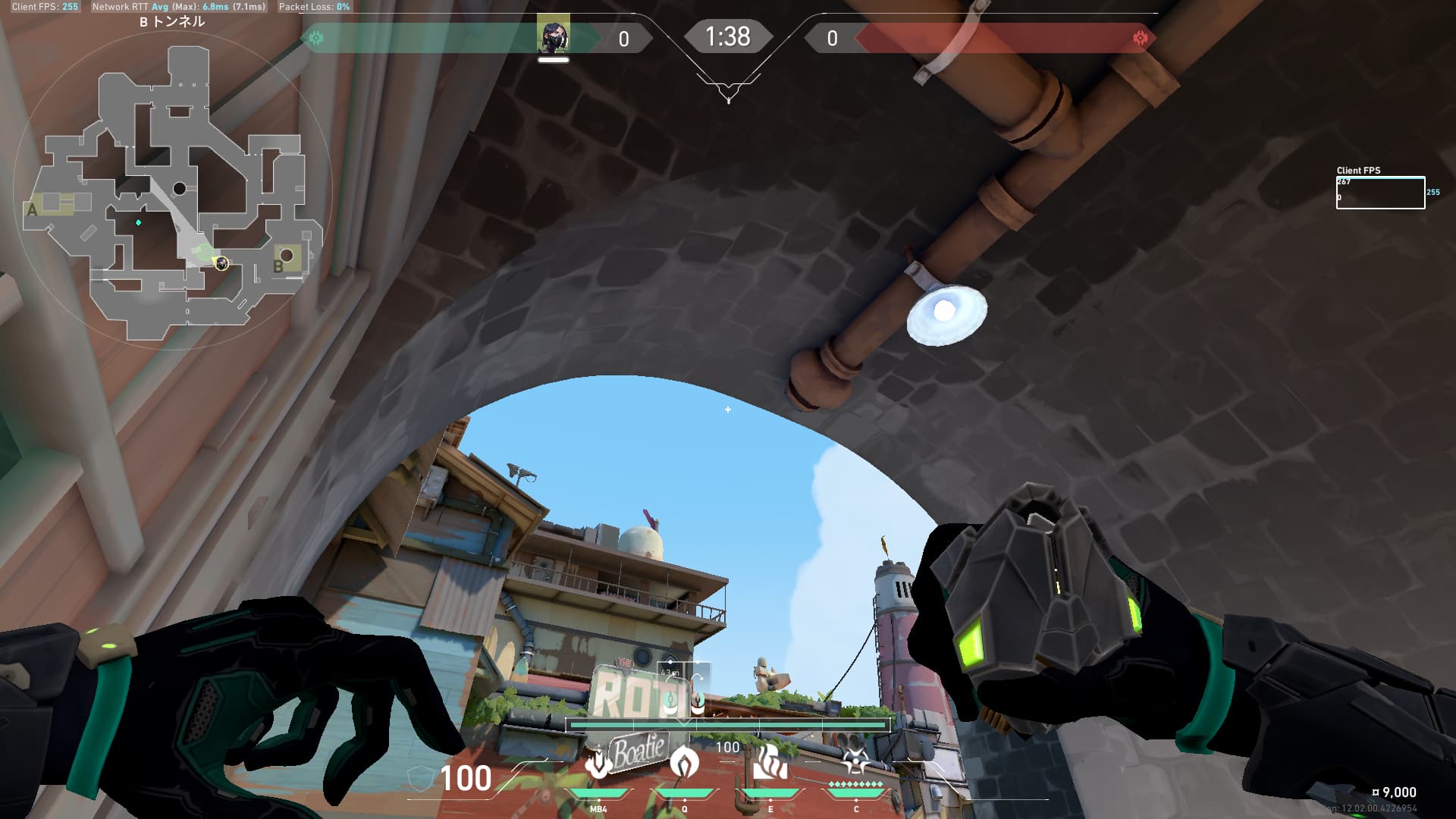Image resolution: width=1456 pixels, height=819 pixels.
Task: Click the Client FPS graph overlay
Action: coord(1380,193)
